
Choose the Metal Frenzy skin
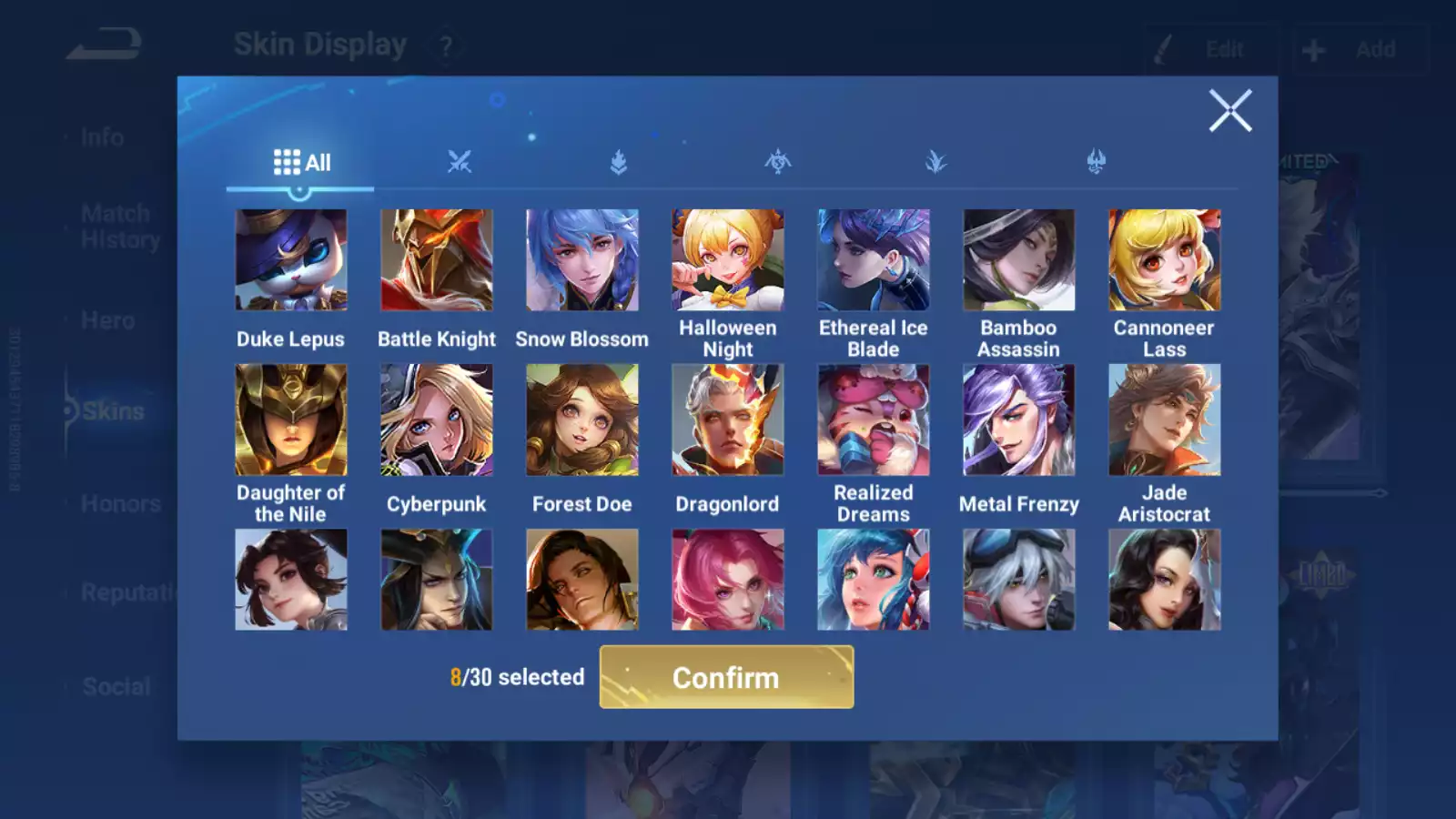coord(1018,420)
